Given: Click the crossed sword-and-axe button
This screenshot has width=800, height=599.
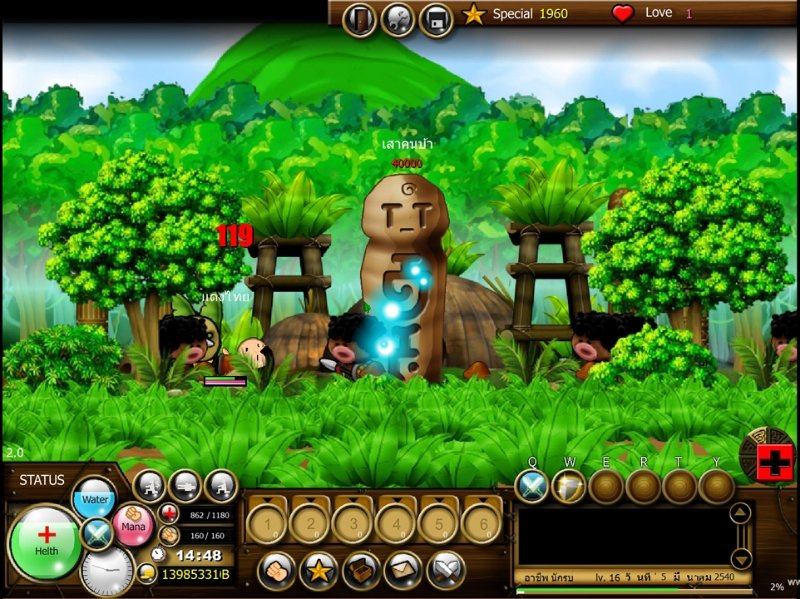Looking at the screenshot, I should (446, 569).
